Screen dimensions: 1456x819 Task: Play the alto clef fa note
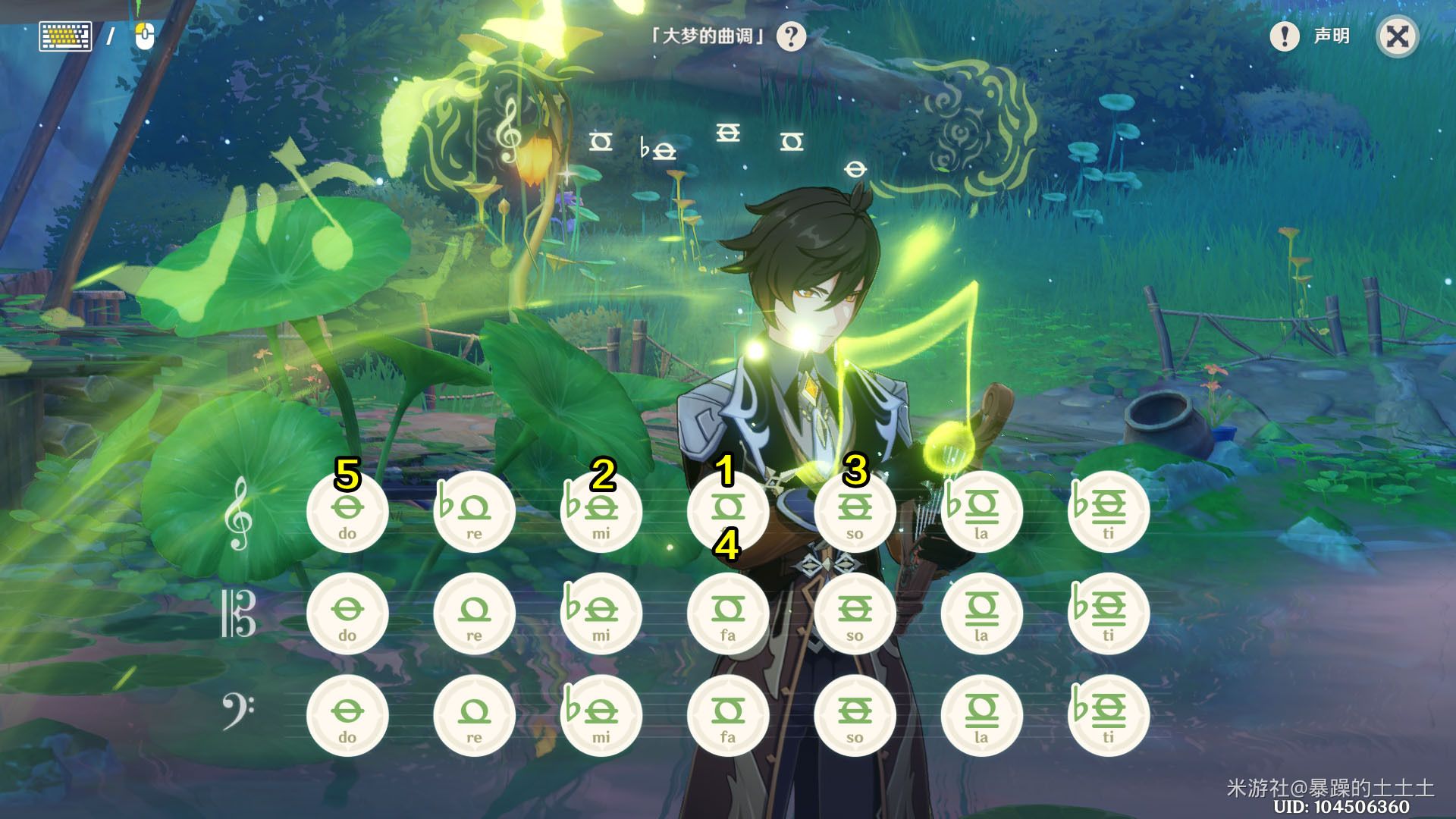coord(727,614)
